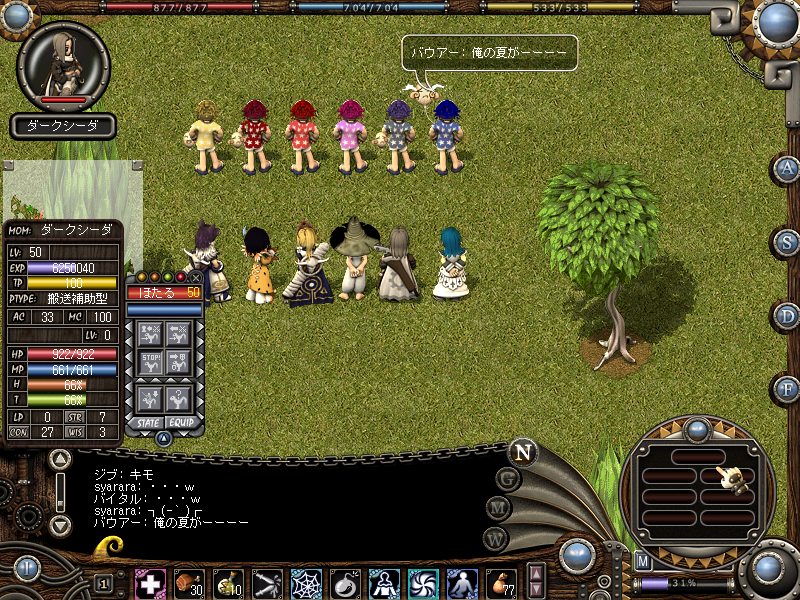Viewport: 800px width, 600px height.
Task: Switch to the G chat channel
Action: pyautogui.click(x=508, y=479)
